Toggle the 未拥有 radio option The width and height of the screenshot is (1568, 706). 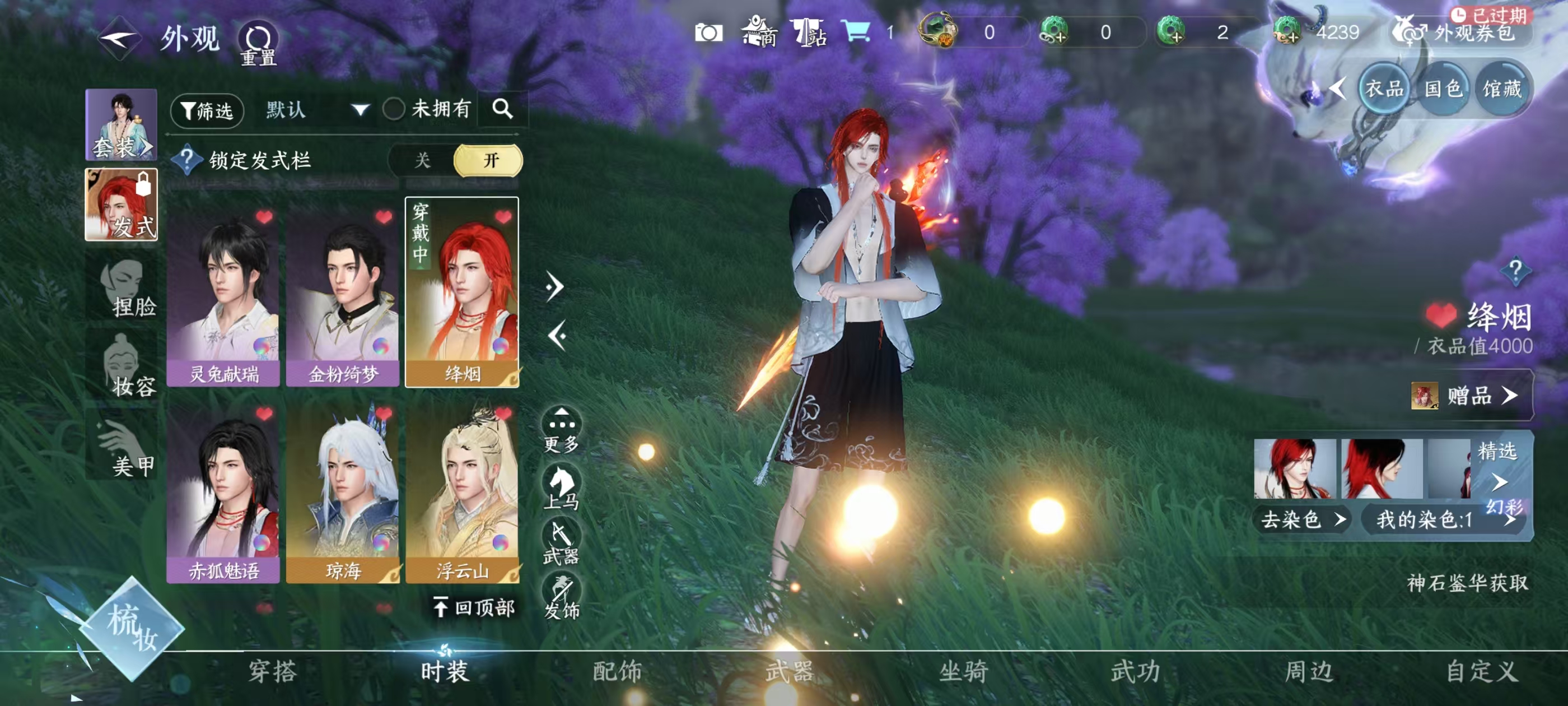(x=394, y=110)
